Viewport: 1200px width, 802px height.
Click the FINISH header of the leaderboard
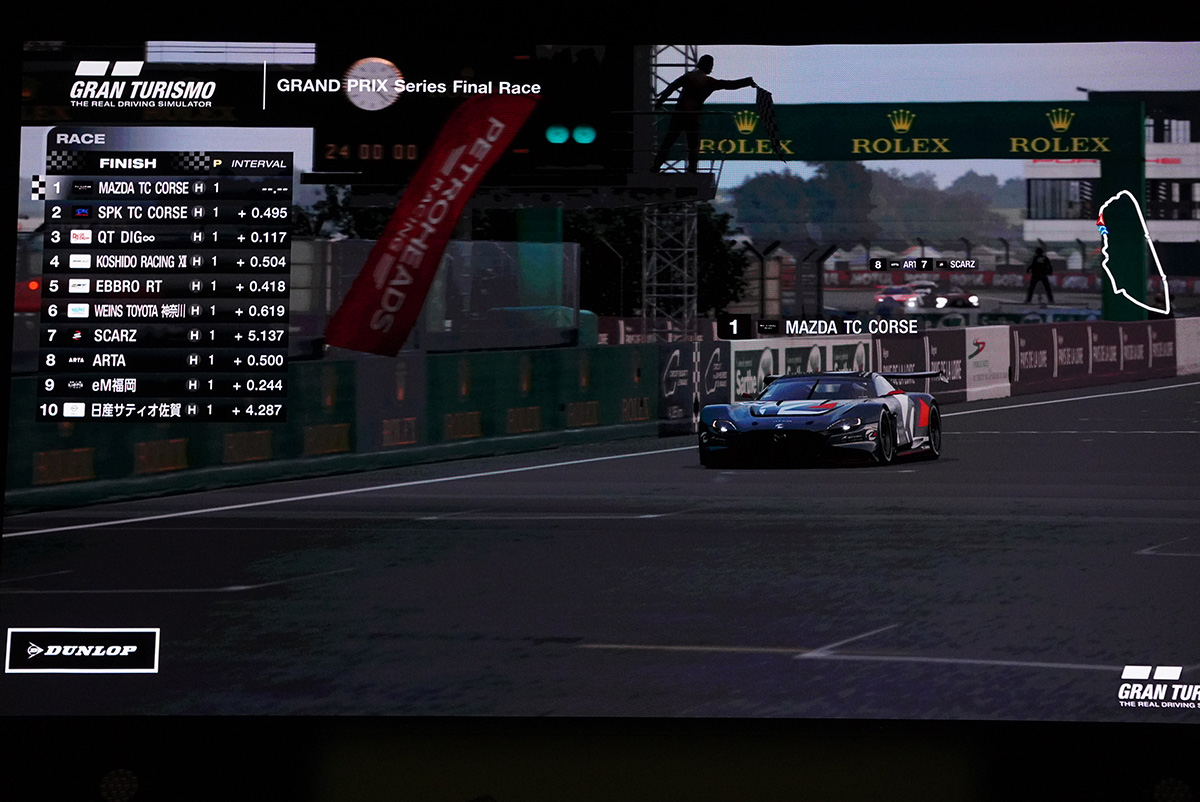point(128,163)
